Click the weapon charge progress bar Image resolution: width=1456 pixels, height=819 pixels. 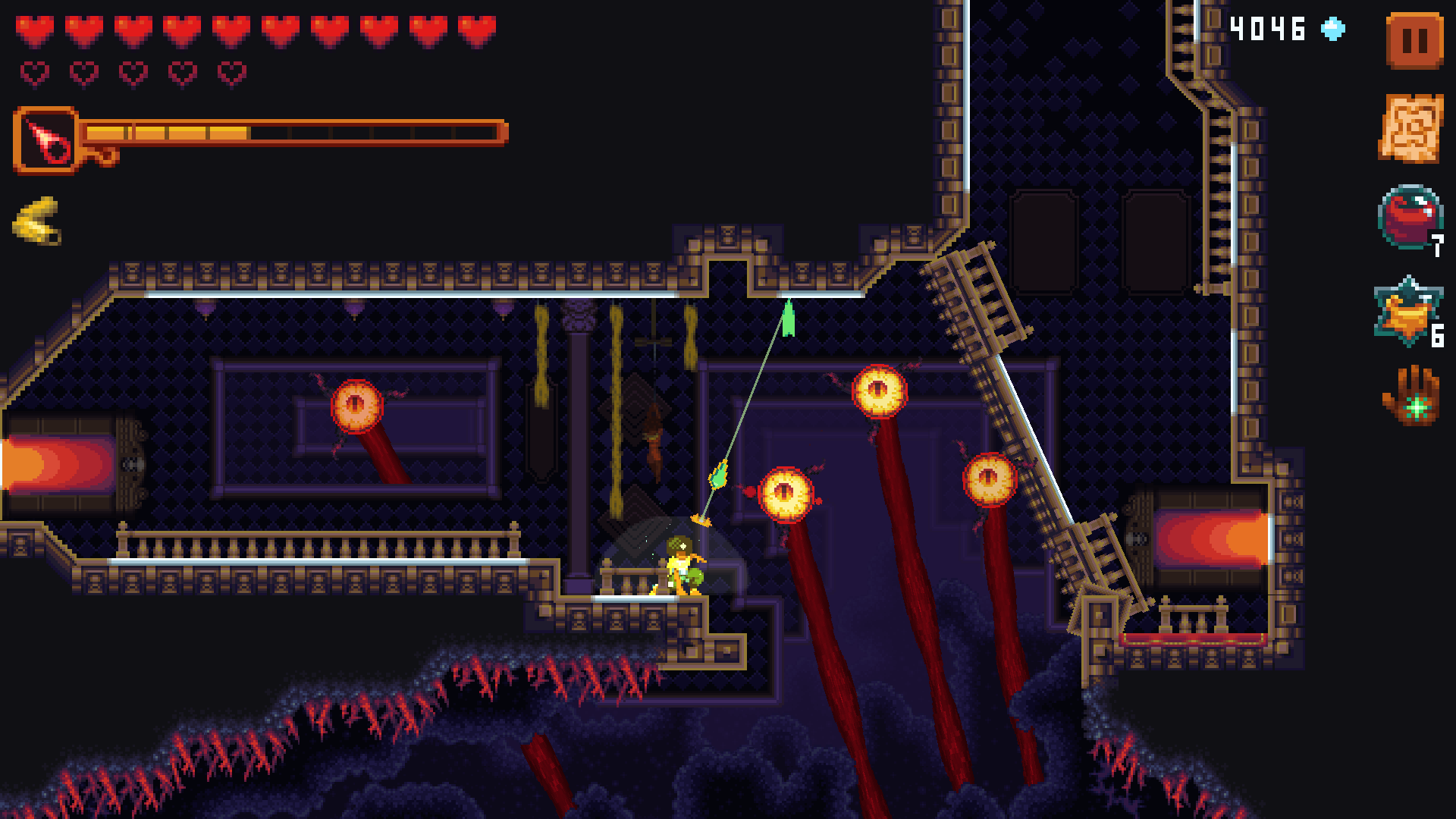[x=296, y=133]
